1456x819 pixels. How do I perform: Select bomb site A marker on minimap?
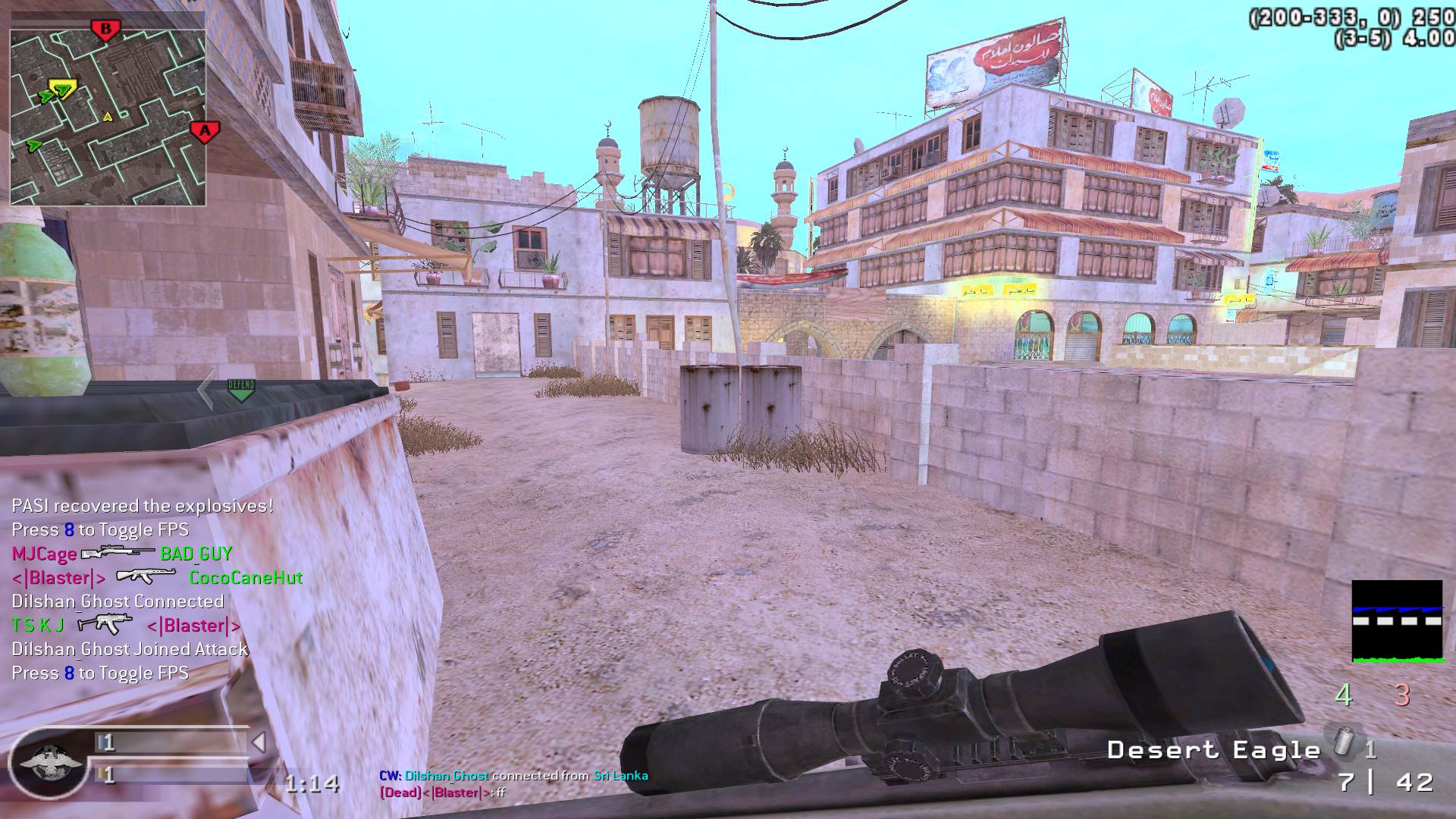204,131
